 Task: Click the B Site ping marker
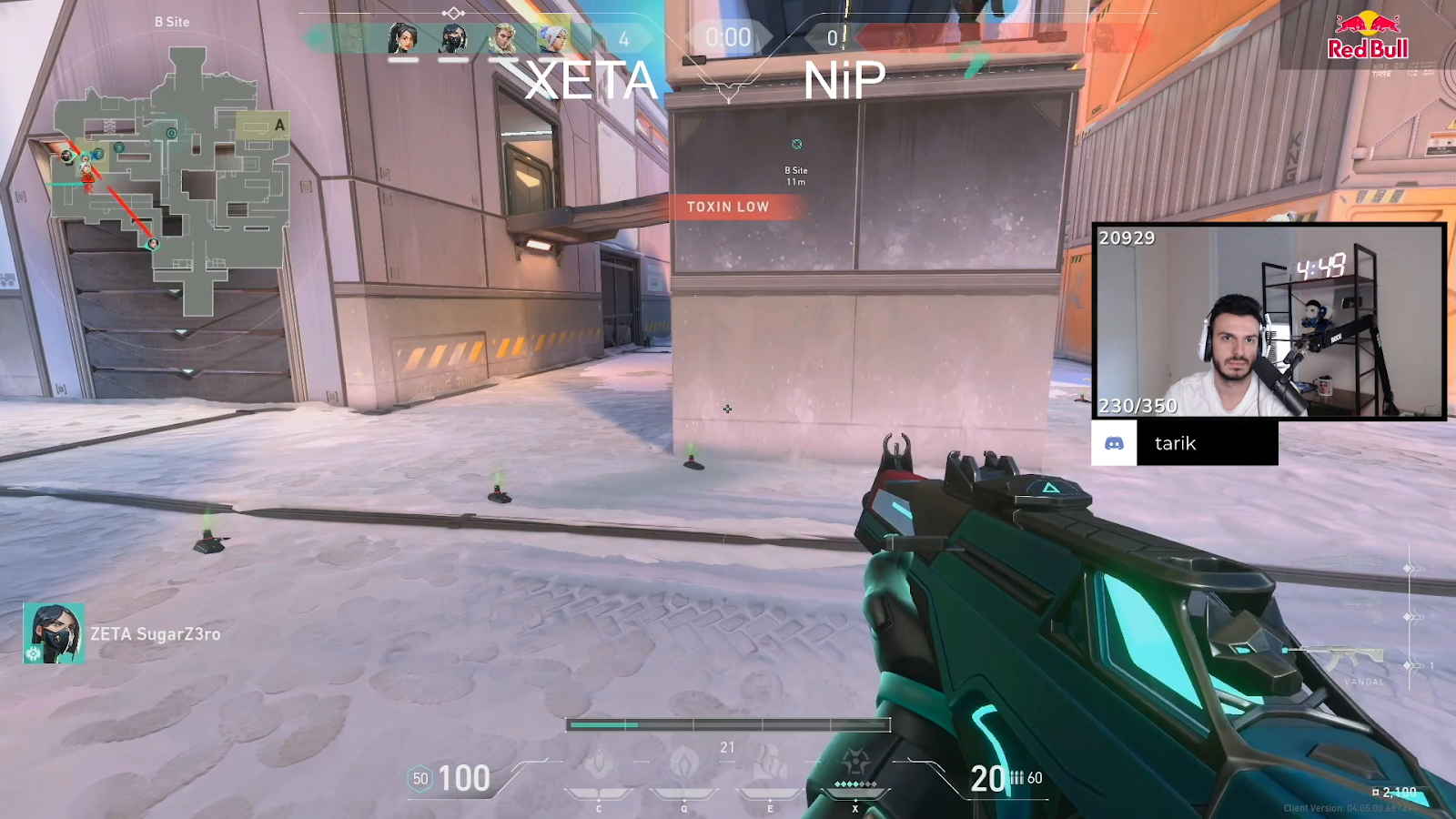[x=796, y=145]
